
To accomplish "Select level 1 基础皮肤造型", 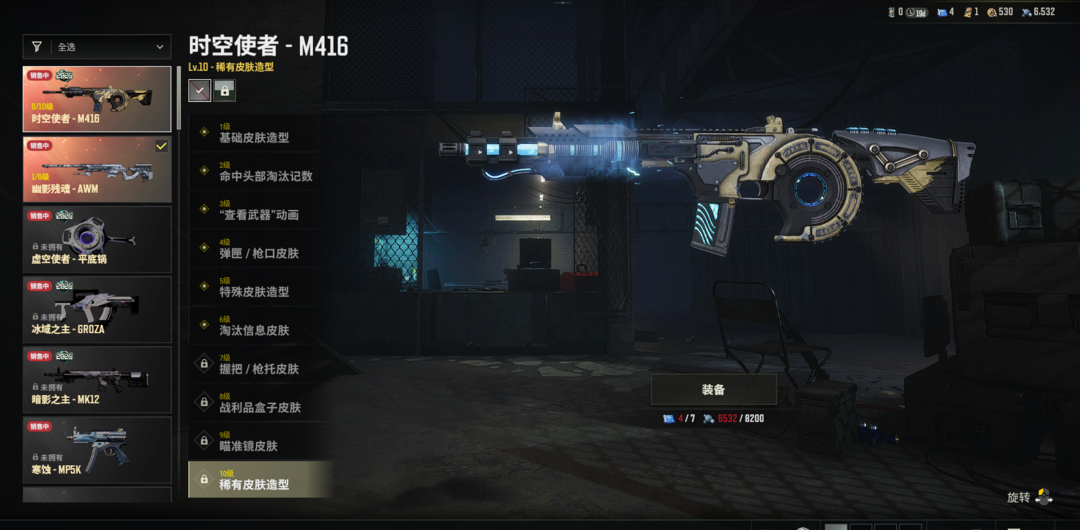I will (260, 133).
